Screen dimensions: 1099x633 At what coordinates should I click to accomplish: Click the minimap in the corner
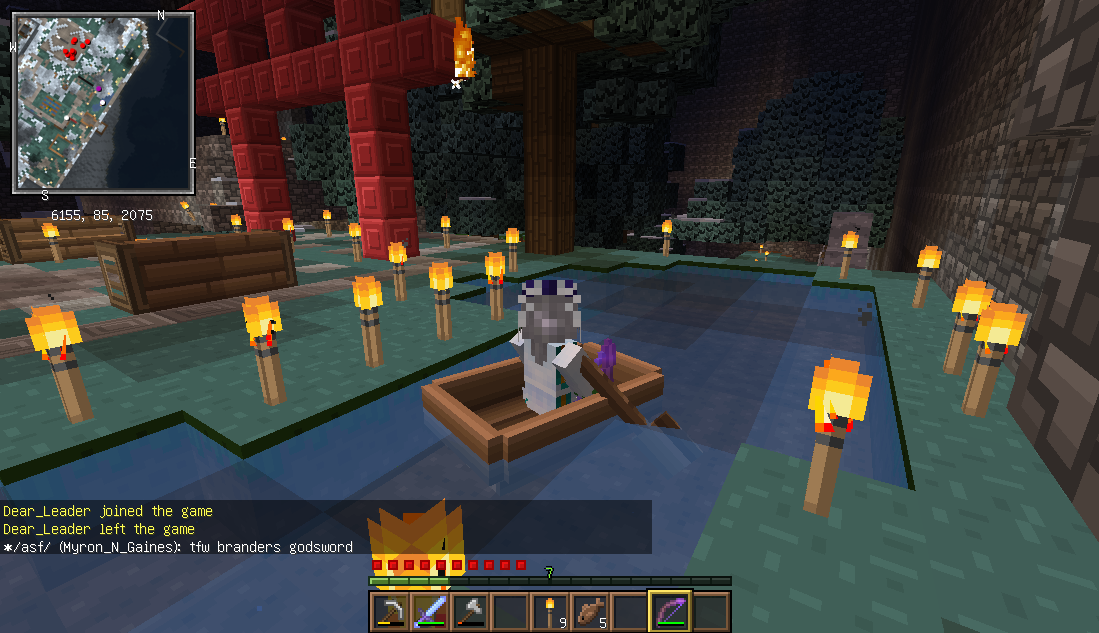102,102
